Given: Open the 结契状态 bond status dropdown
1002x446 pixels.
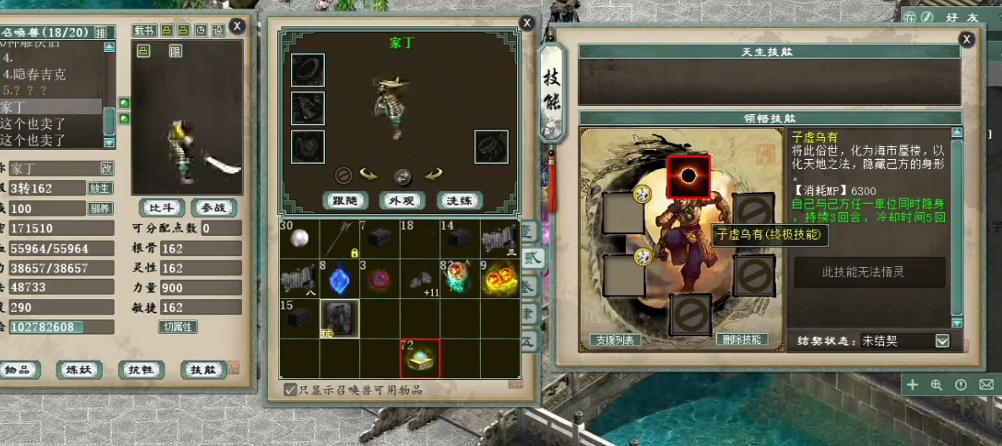Looking at the screenshot, I should (941, 340).
